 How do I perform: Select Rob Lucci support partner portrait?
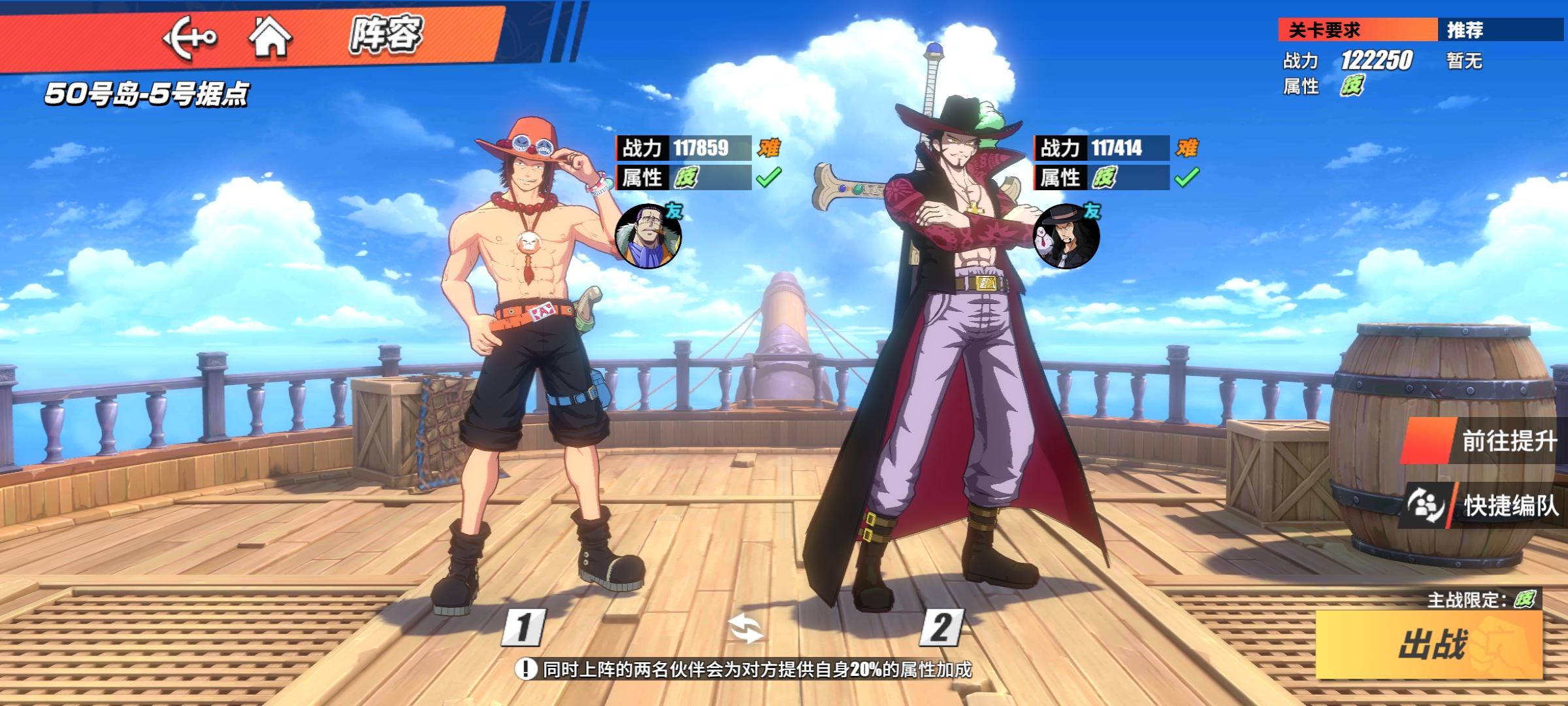1066,236
